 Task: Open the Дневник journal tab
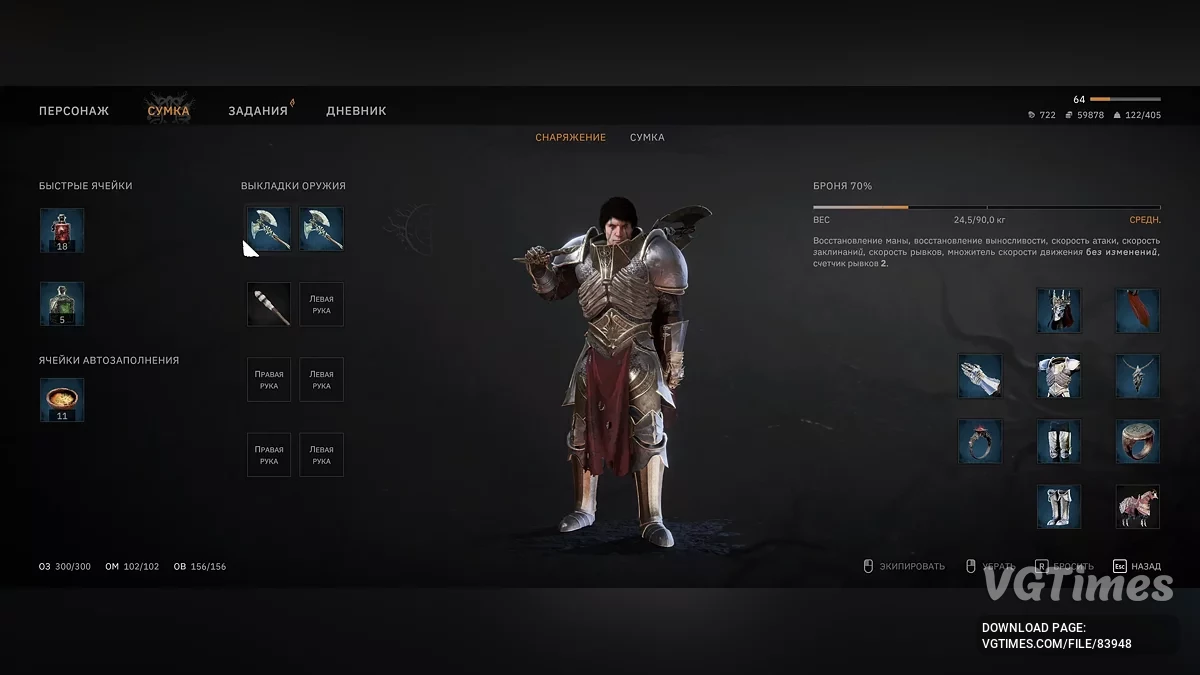(x=356, y=111)
